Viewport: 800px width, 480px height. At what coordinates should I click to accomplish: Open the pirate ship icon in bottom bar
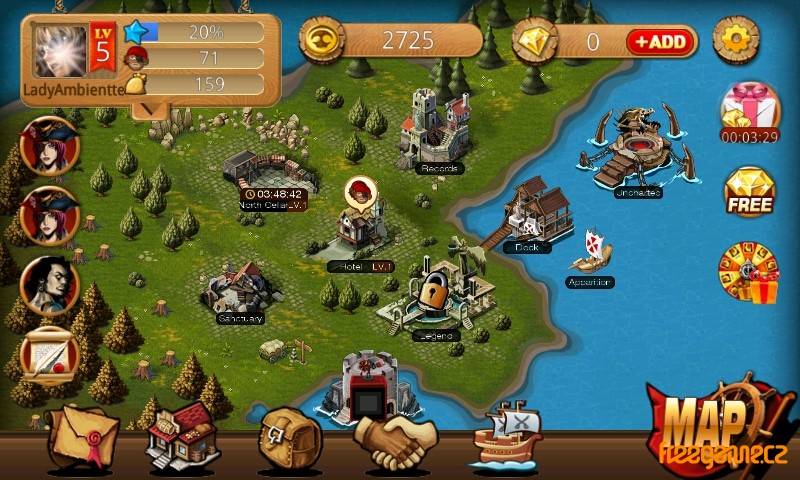coord(506,435)
